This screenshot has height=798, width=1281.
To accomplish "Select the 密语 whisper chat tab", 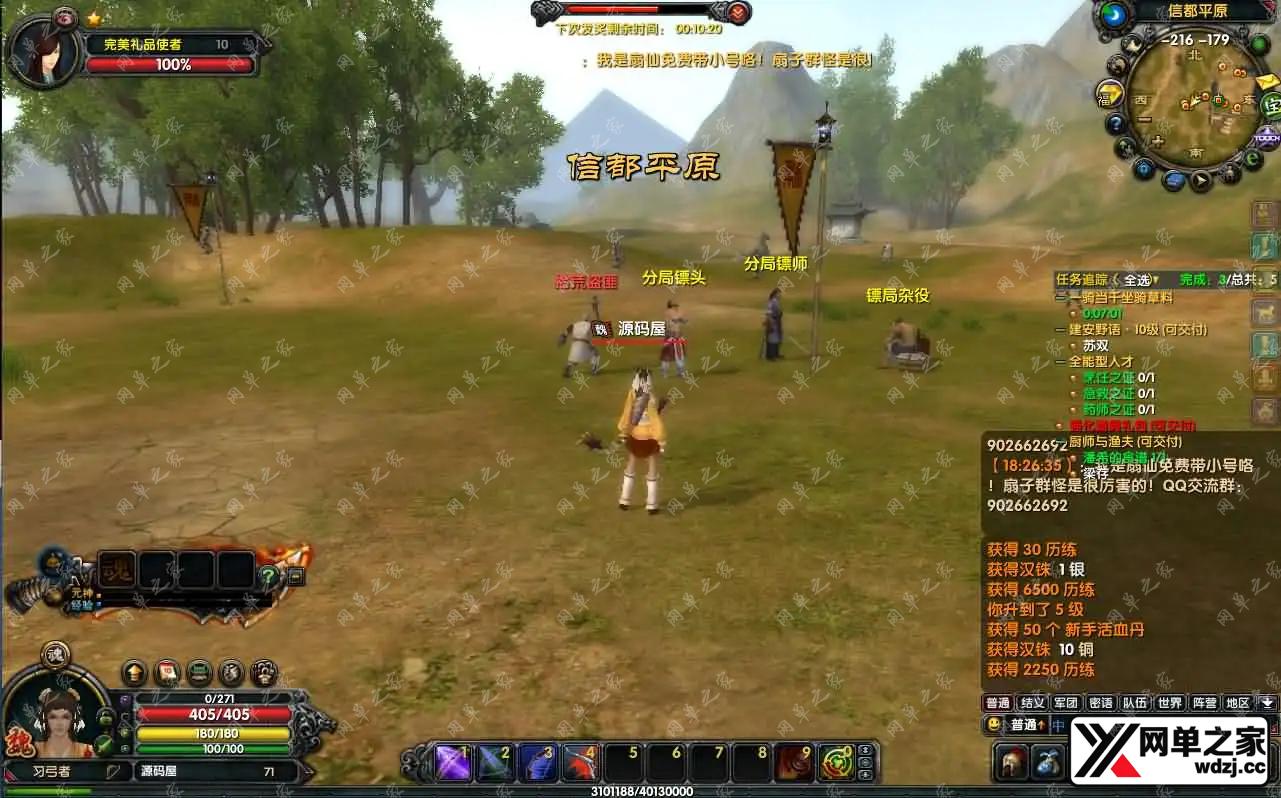I will (x=1100, y=703).
